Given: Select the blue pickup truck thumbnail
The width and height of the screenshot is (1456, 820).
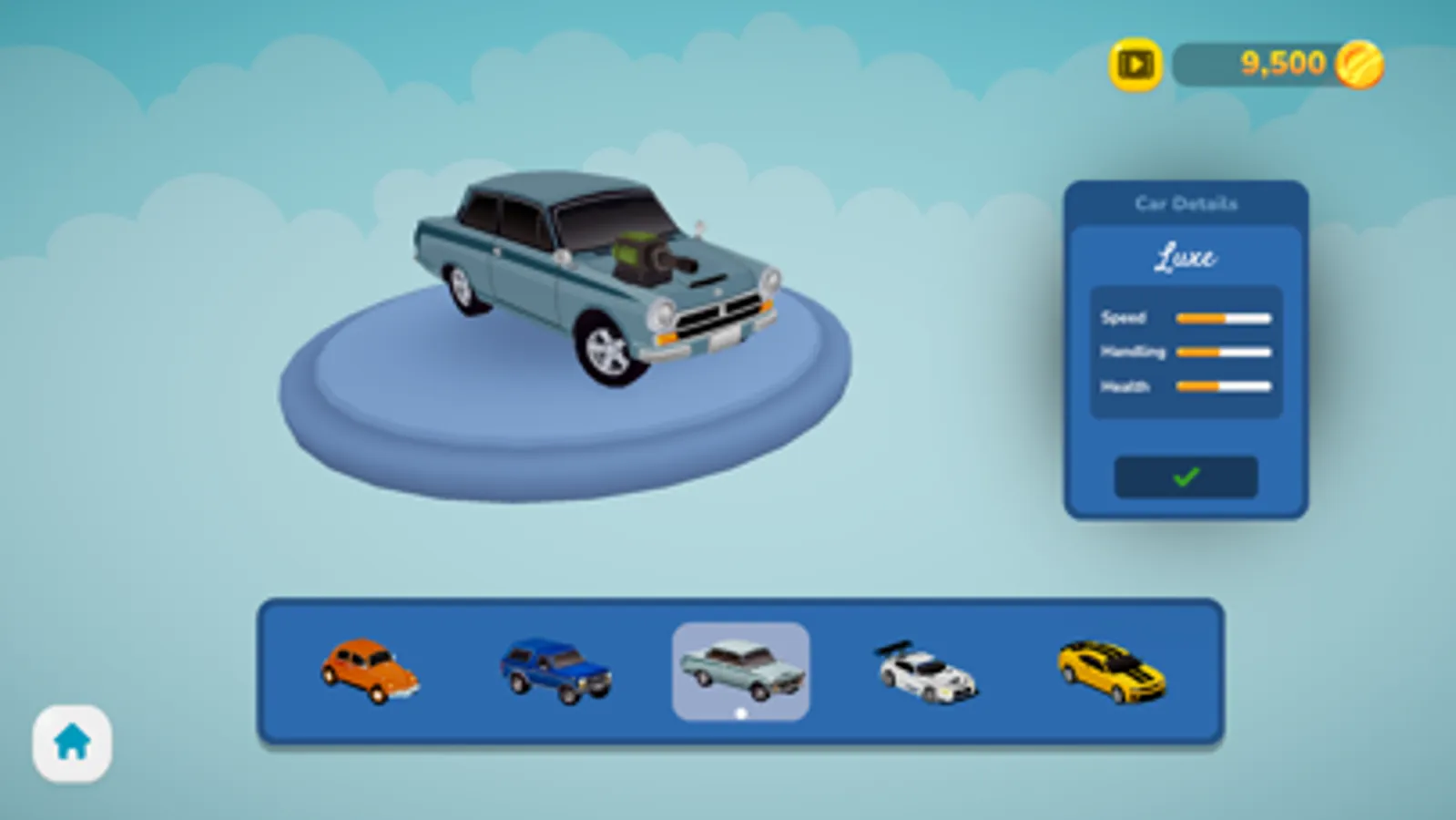Looking at the screenshot, I should (x=555, y=670).
